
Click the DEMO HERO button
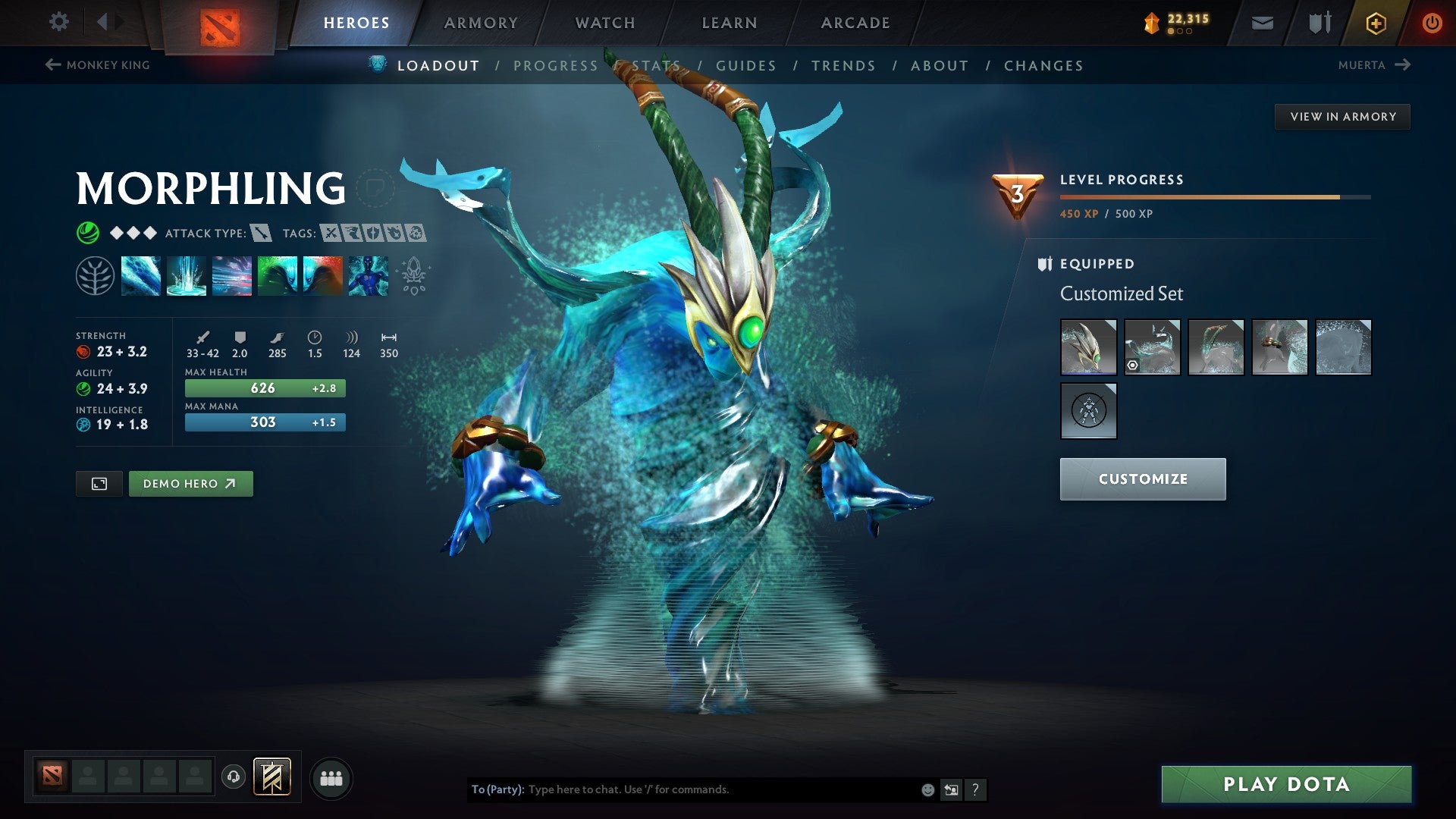pyautogui.click(x=190, y=483)
